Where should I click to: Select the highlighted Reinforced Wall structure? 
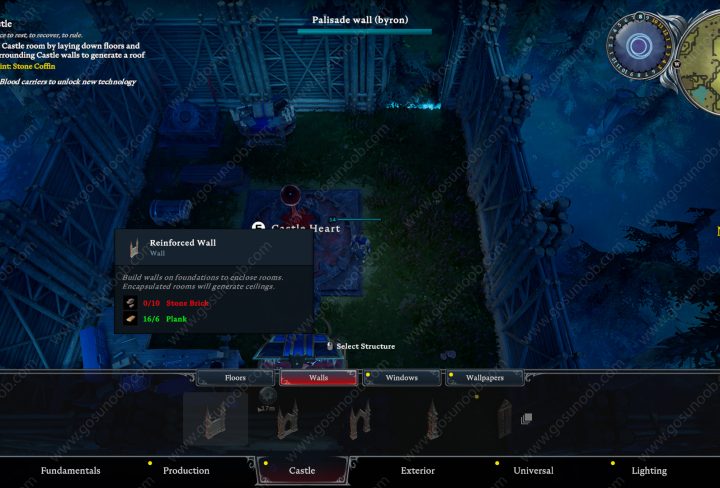point(215,419)
